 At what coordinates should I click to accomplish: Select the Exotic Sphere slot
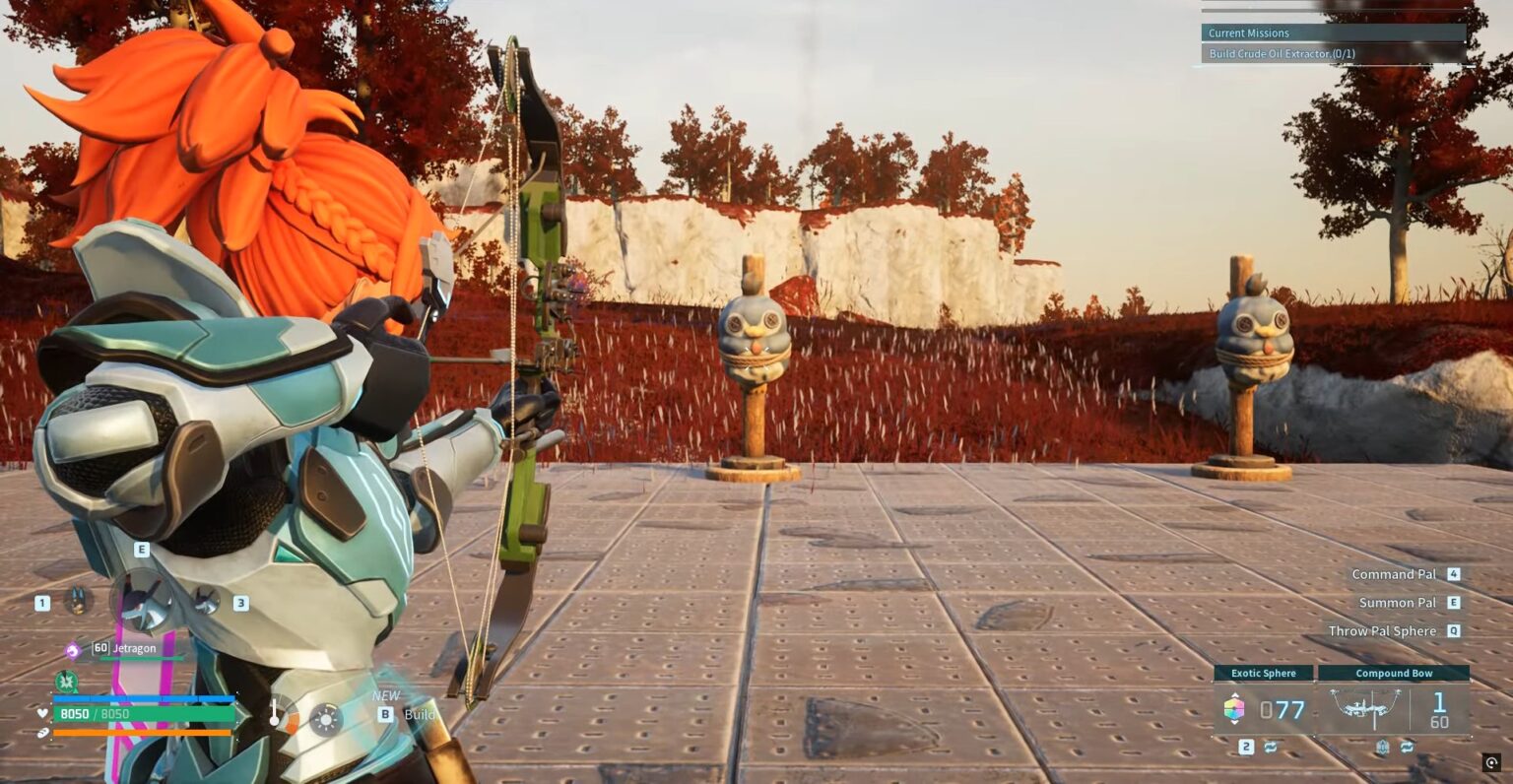coord(1264,708)
